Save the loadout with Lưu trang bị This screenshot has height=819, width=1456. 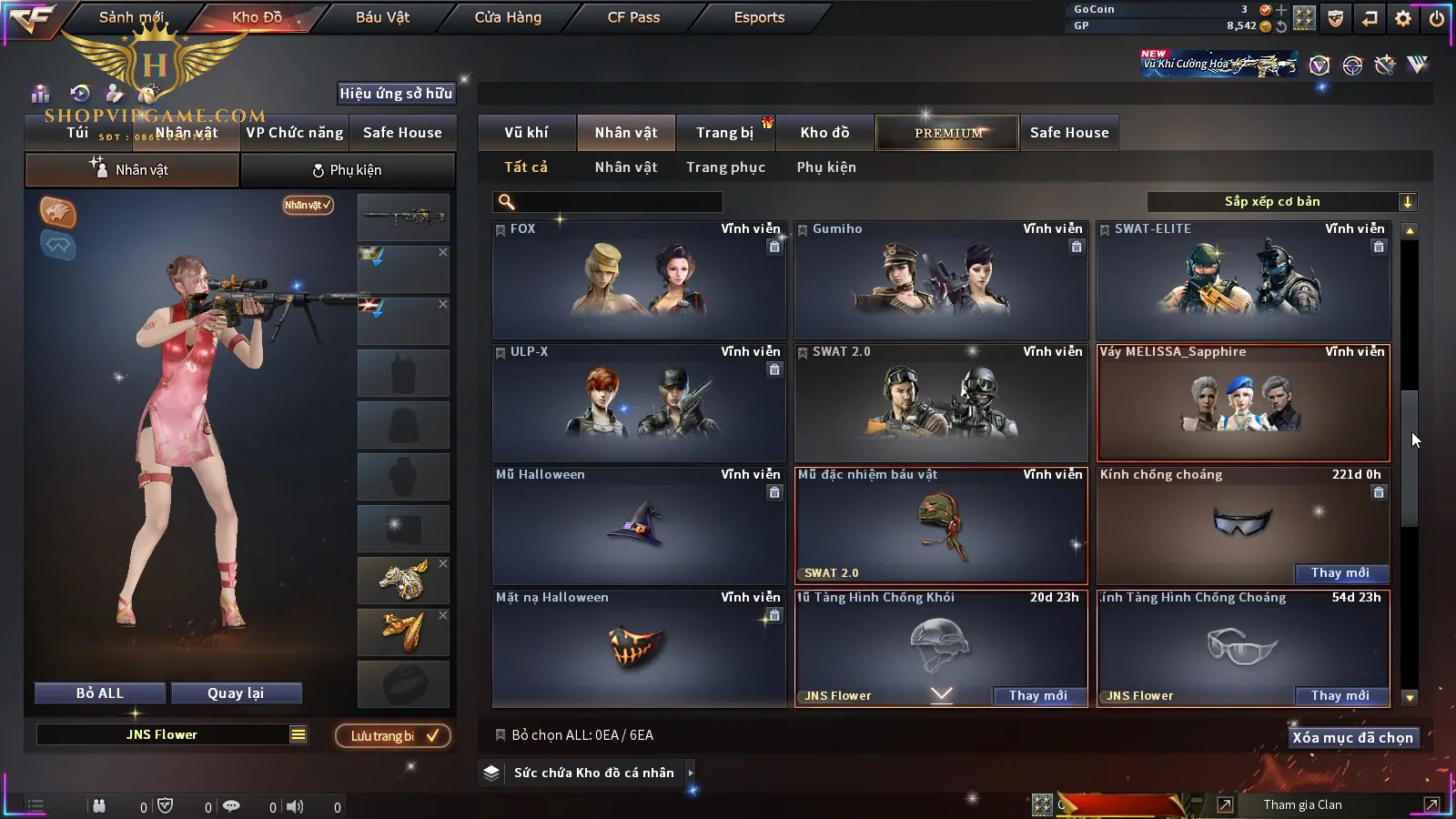tap(393, 736)
